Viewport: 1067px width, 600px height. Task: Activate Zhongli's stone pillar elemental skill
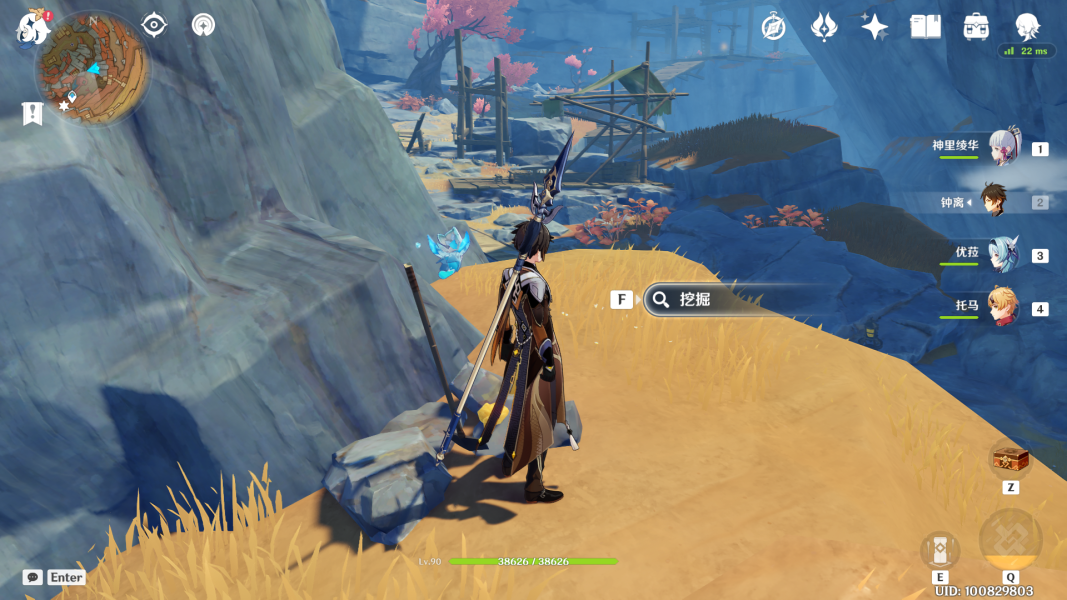tap(940, 550)
